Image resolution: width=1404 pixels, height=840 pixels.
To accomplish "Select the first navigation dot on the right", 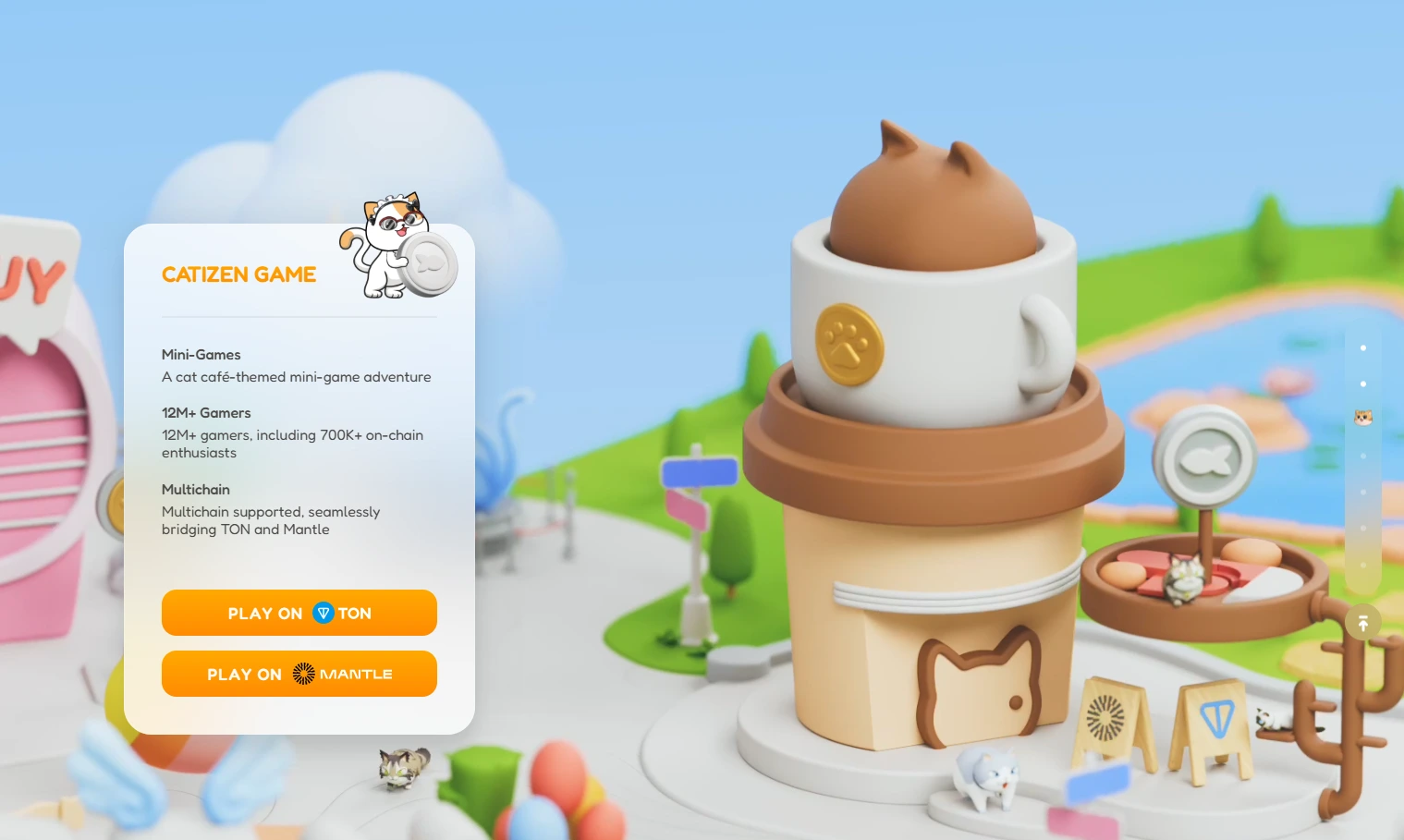I will [1362, 347].
